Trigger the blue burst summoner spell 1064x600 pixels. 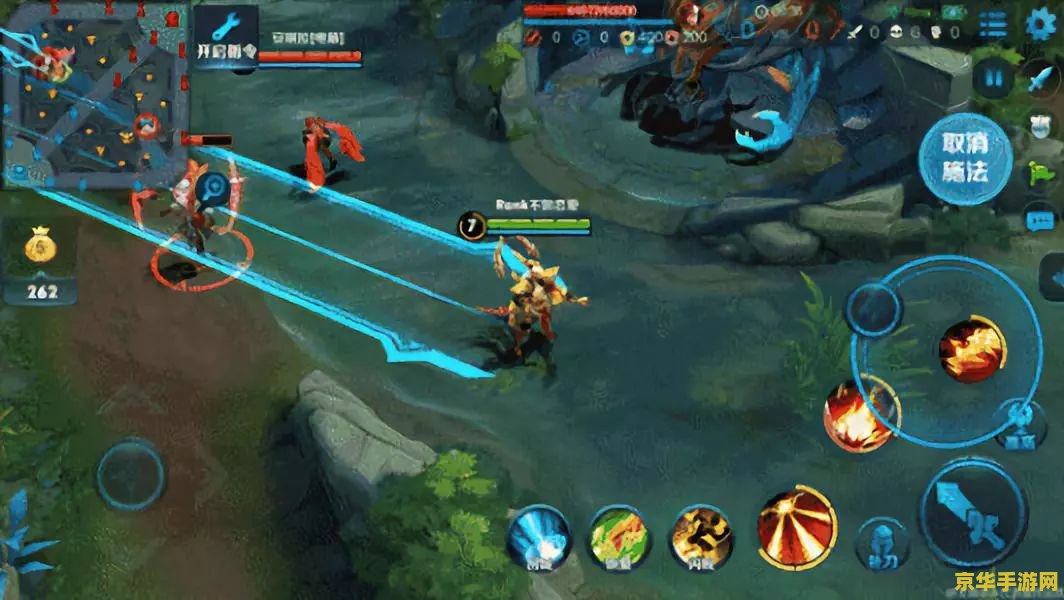click(x=539, y=538)
